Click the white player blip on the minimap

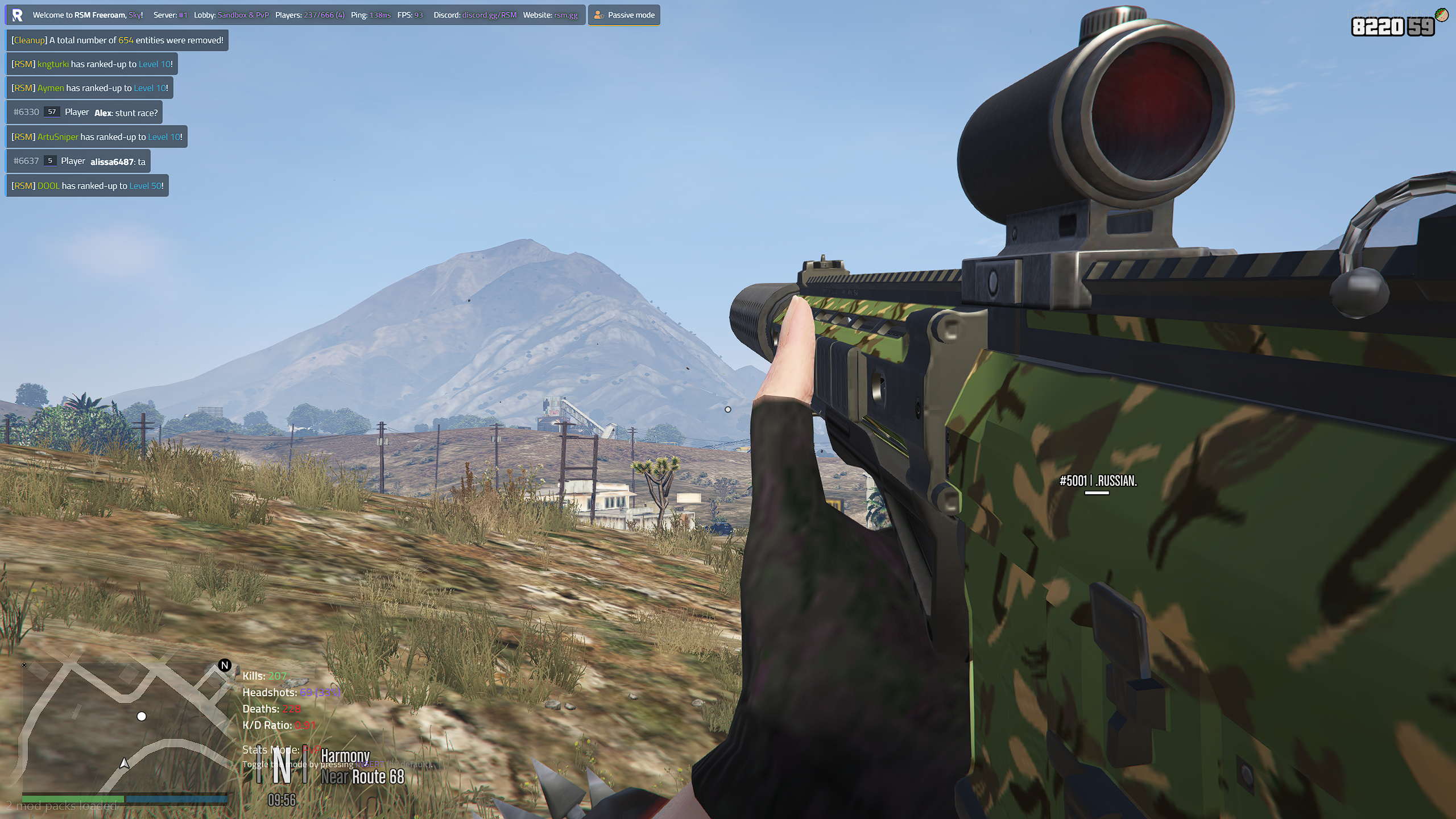[x=142, y=716]
